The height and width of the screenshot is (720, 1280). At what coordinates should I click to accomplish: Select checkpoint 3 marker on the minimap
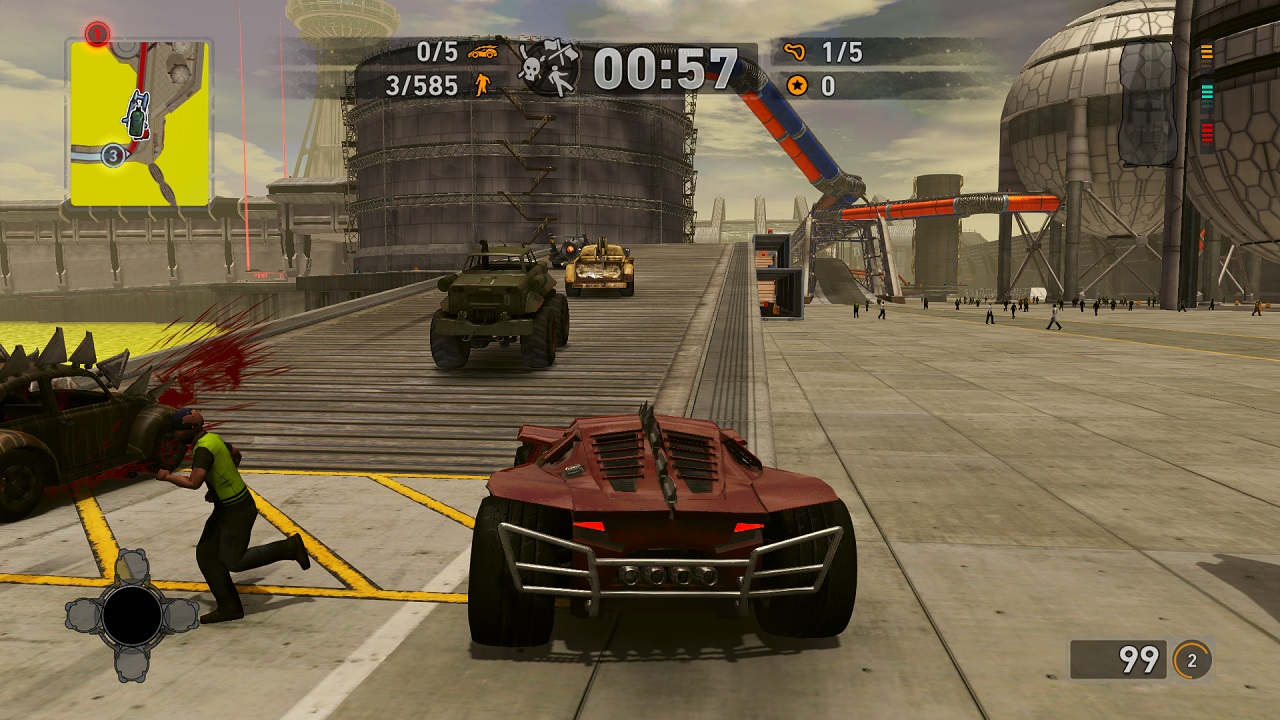pyautogui.click(x=113, y=155)
